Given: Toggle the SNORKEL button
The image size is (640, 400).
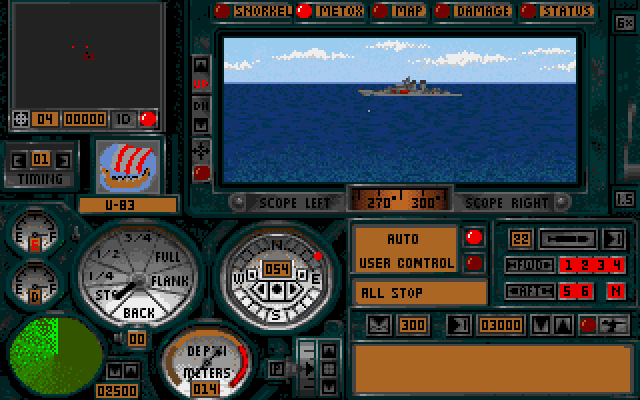Looking at the screenshot, I should (256, 12).
